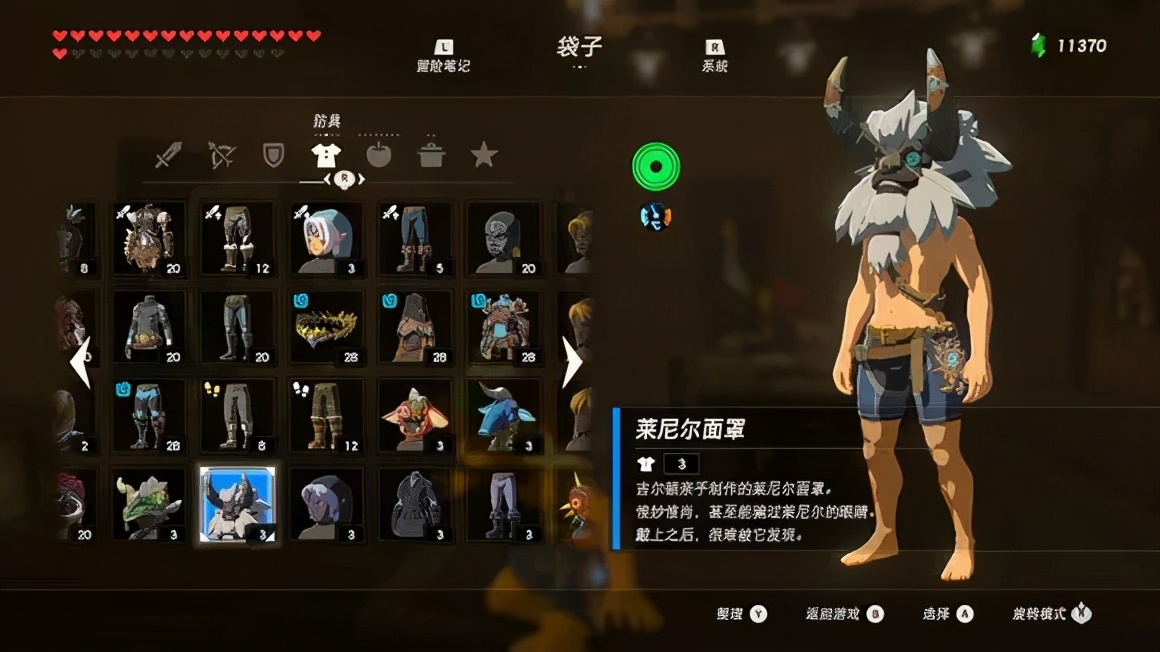Viewport: 1160px width, 652px height.
Task: Open the 系統 system section
Action: [x=715, y=56]
